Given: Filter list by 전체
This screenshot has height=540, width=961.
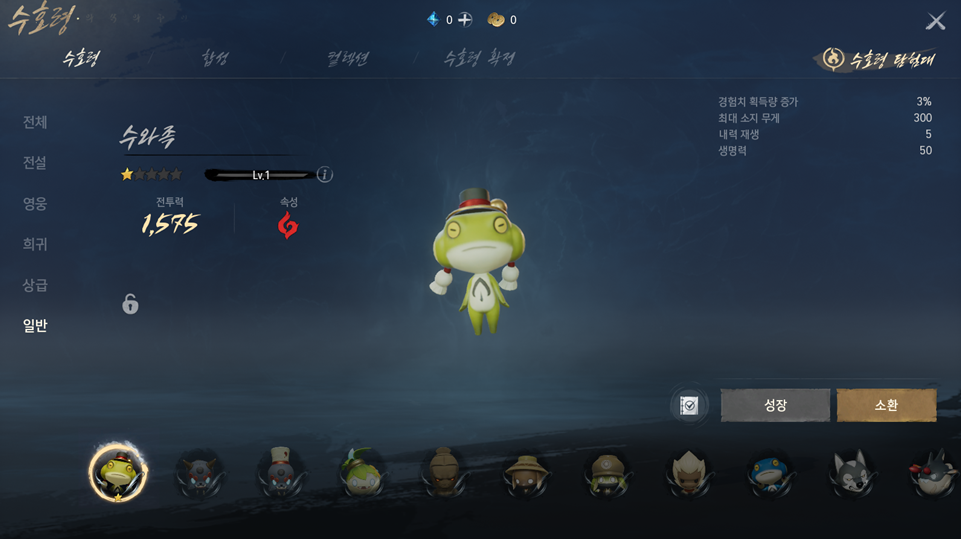Looking at the screenshot, I should pos(35,122).
